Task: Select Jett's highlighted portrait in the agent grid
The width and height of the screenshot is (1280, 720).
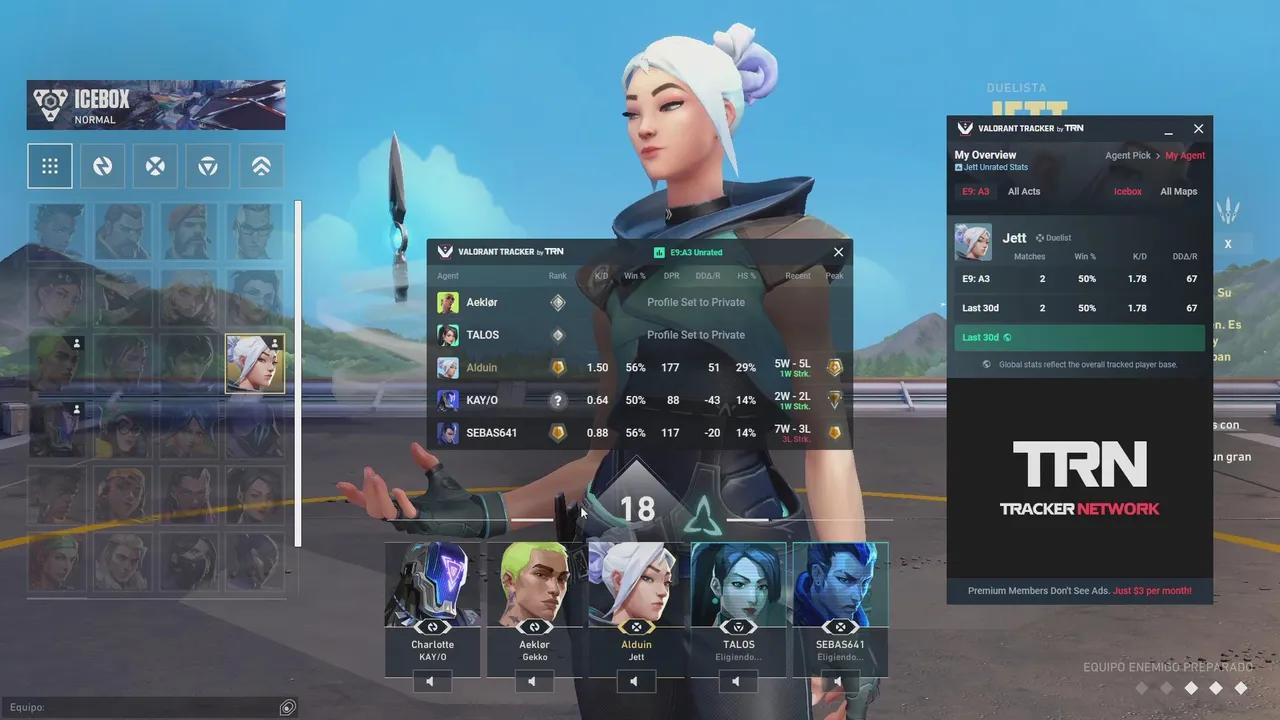Action: click(x=254, y=362)
